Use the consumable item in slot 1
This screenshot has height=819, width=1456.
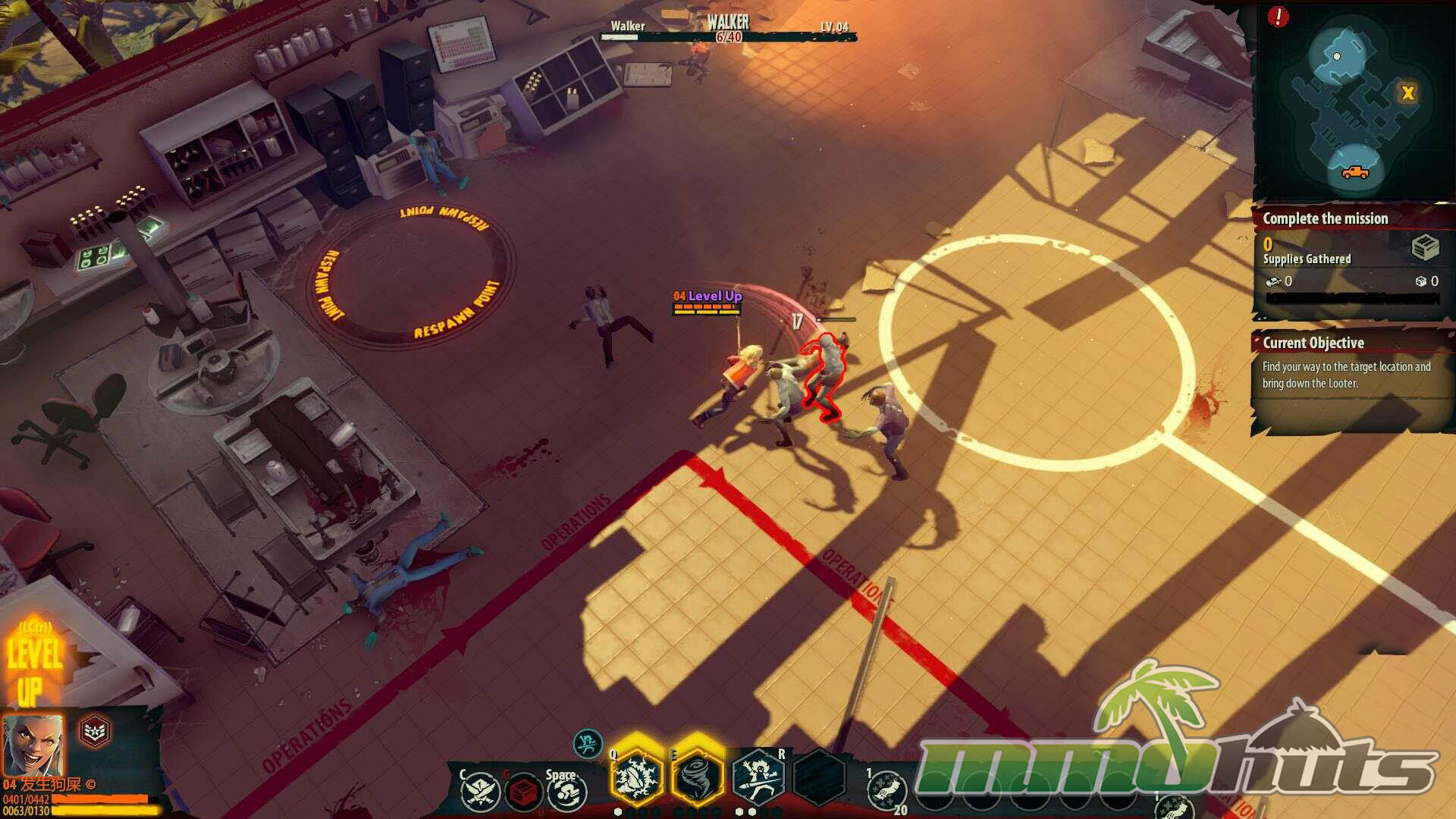click(x=886, y=791)
